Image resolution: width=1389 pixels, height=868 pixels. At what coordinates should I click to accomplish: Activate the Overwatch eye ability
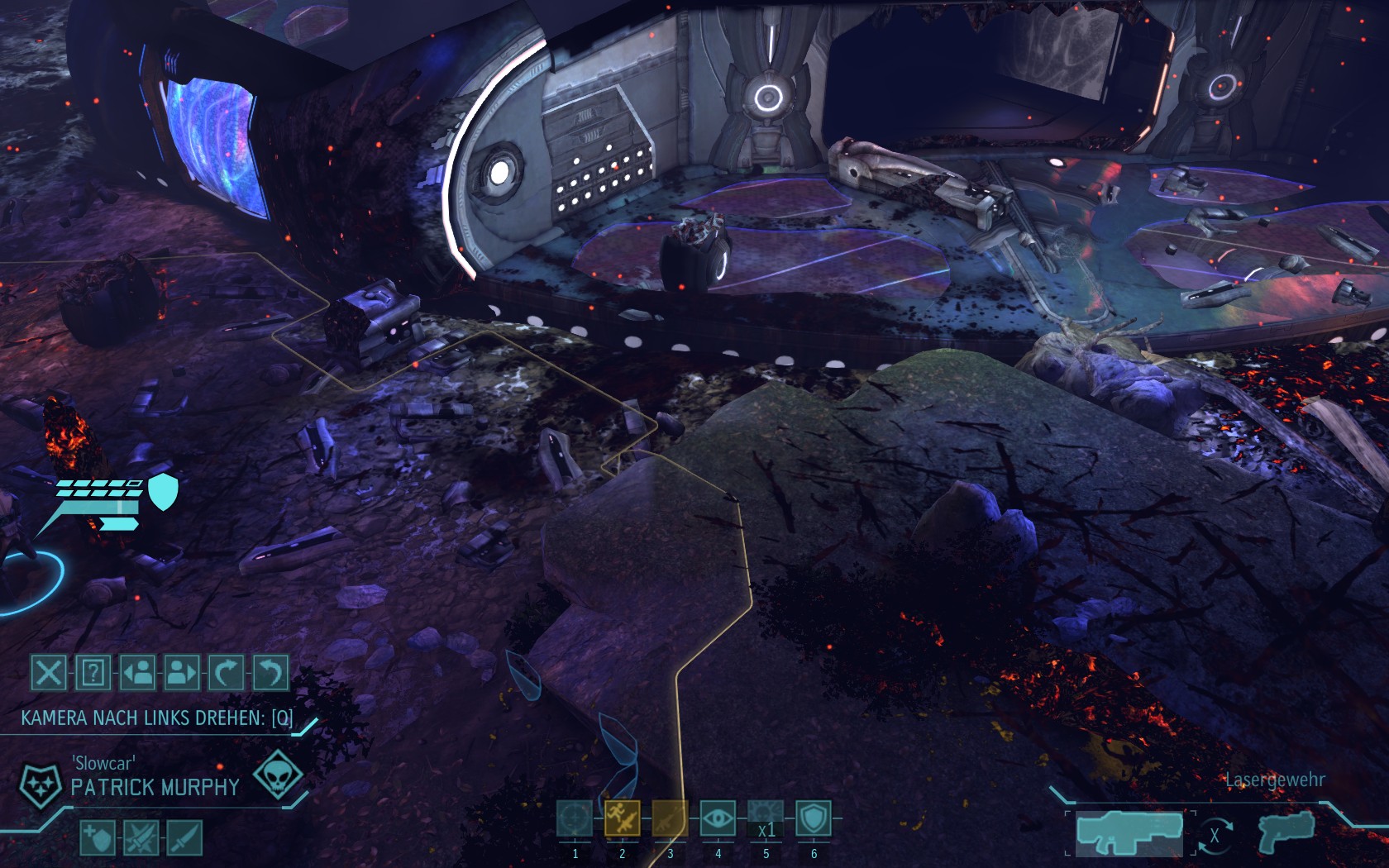(x=718, y=819)
